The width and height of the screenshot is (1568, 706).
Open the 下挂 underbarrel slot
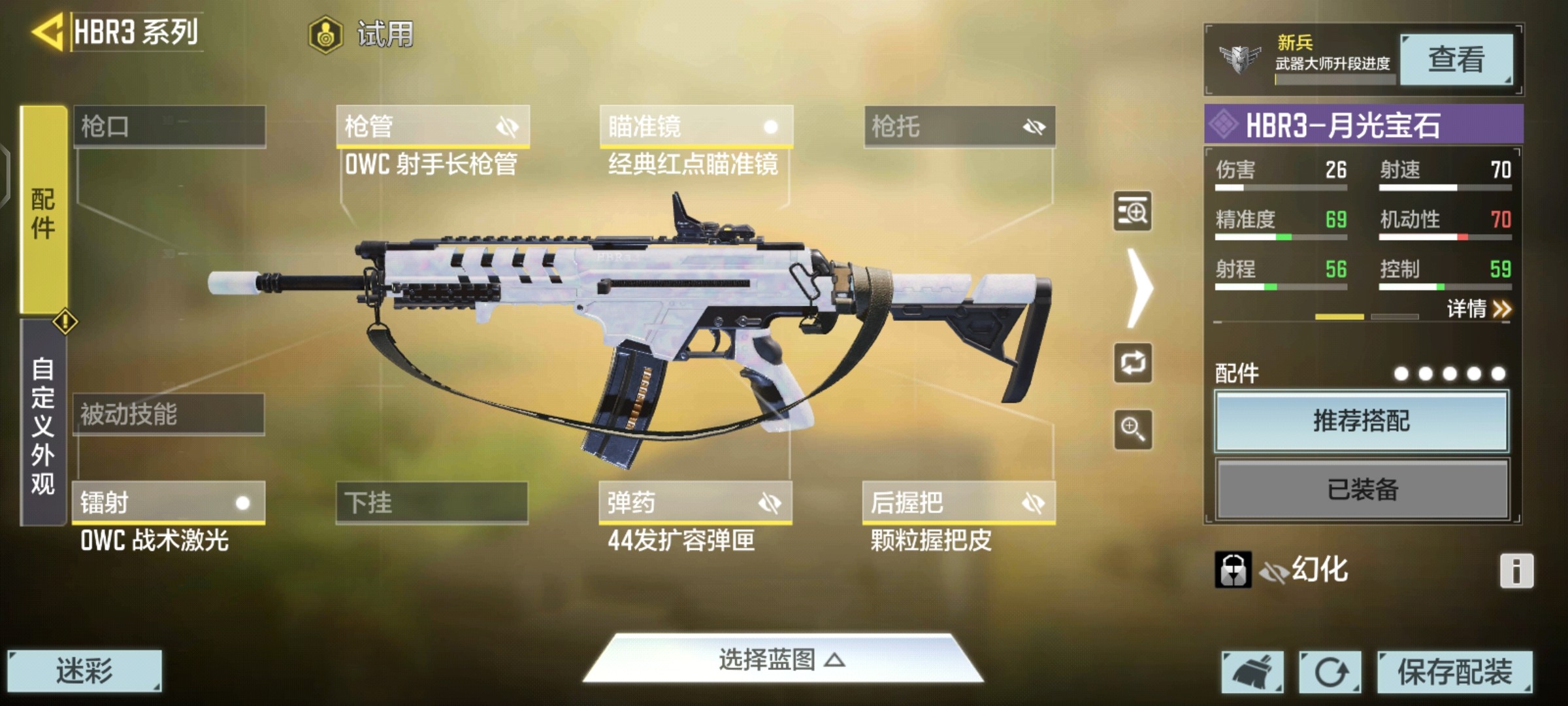(x=432, y=503)
